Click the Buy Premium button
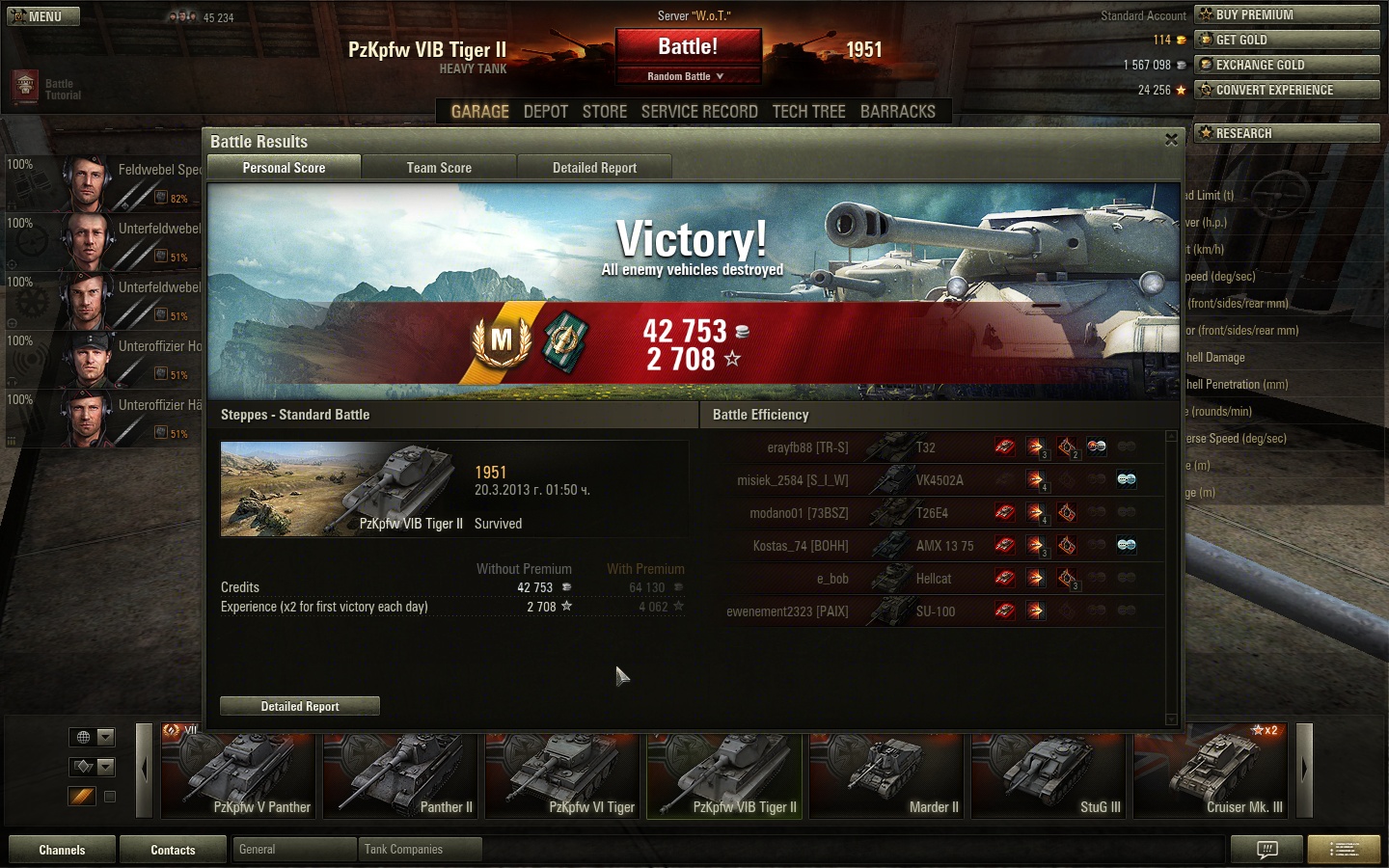 tap(1287, 14)
